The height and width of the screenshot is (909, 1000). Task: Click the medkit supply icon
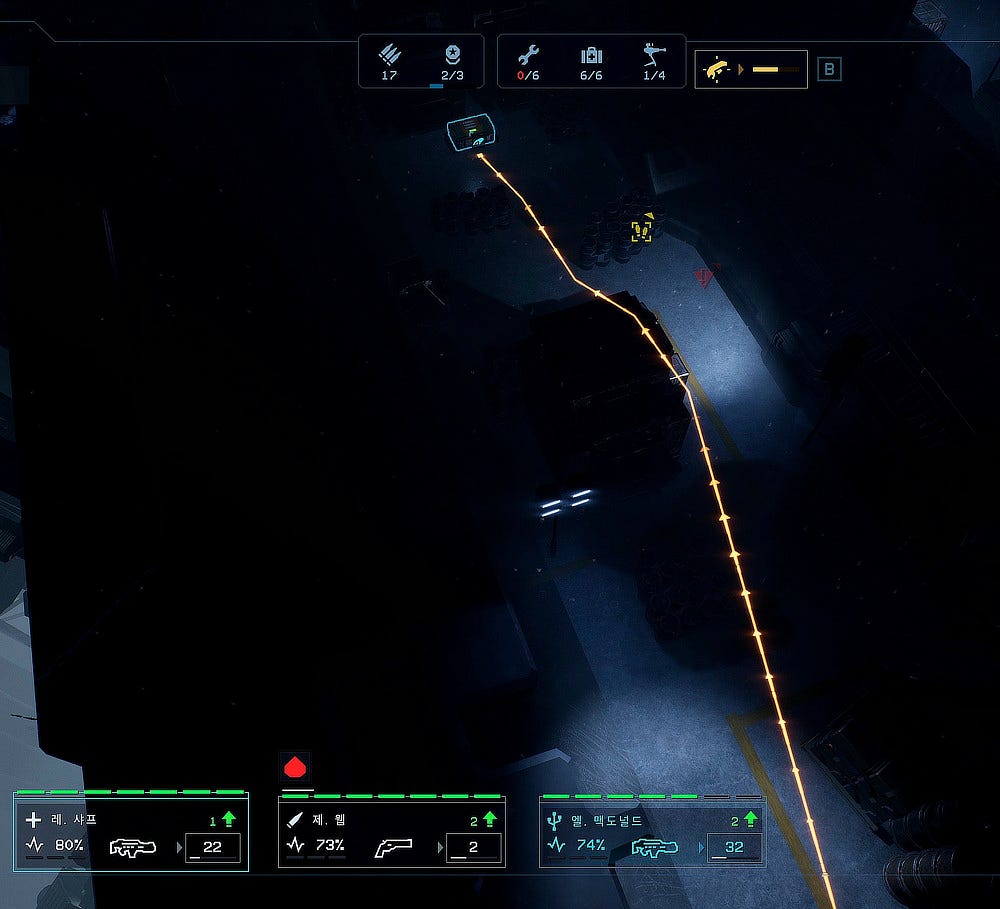tap(591, 56)
